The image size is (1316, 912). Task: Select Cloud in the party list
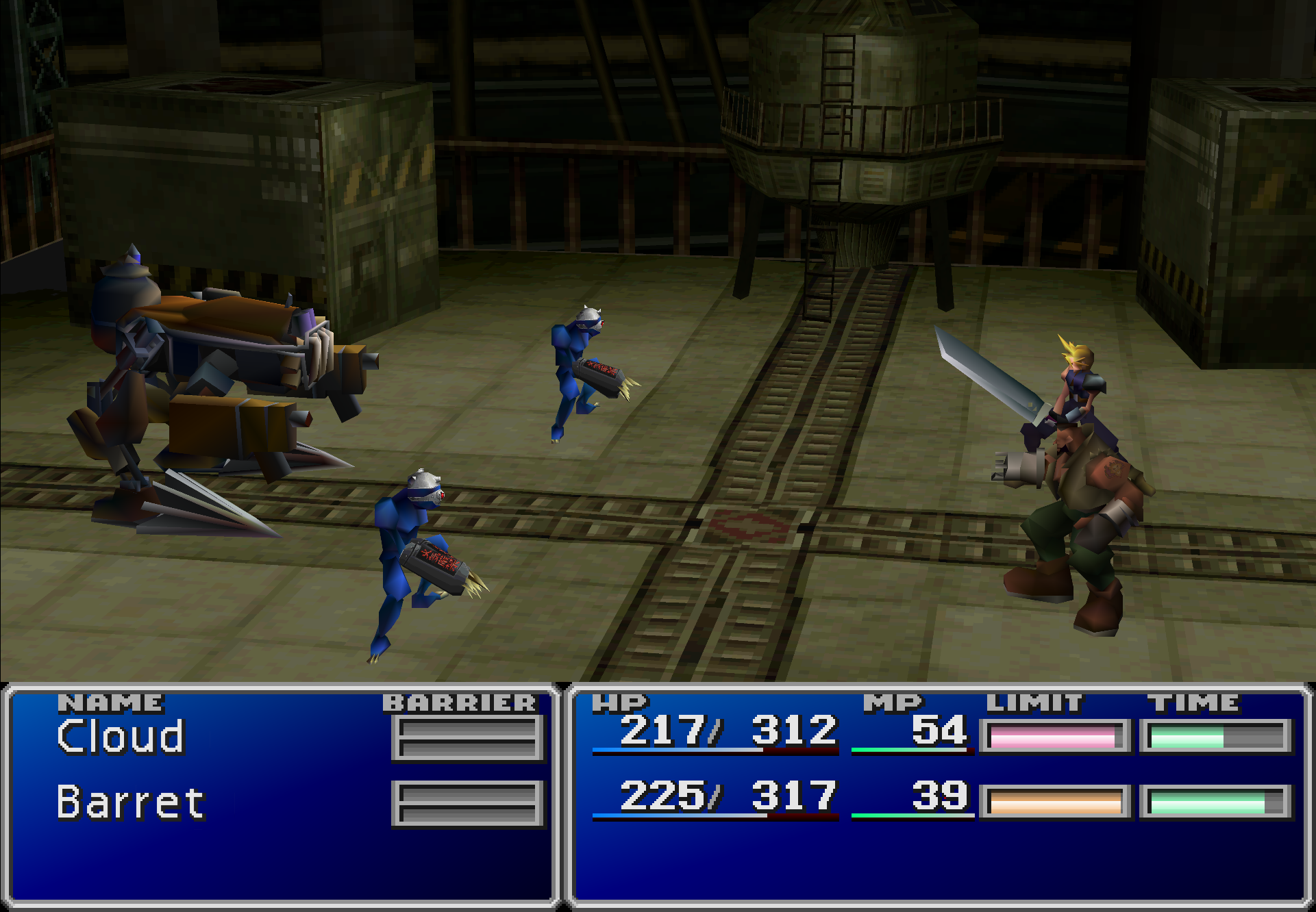point(121,737)
